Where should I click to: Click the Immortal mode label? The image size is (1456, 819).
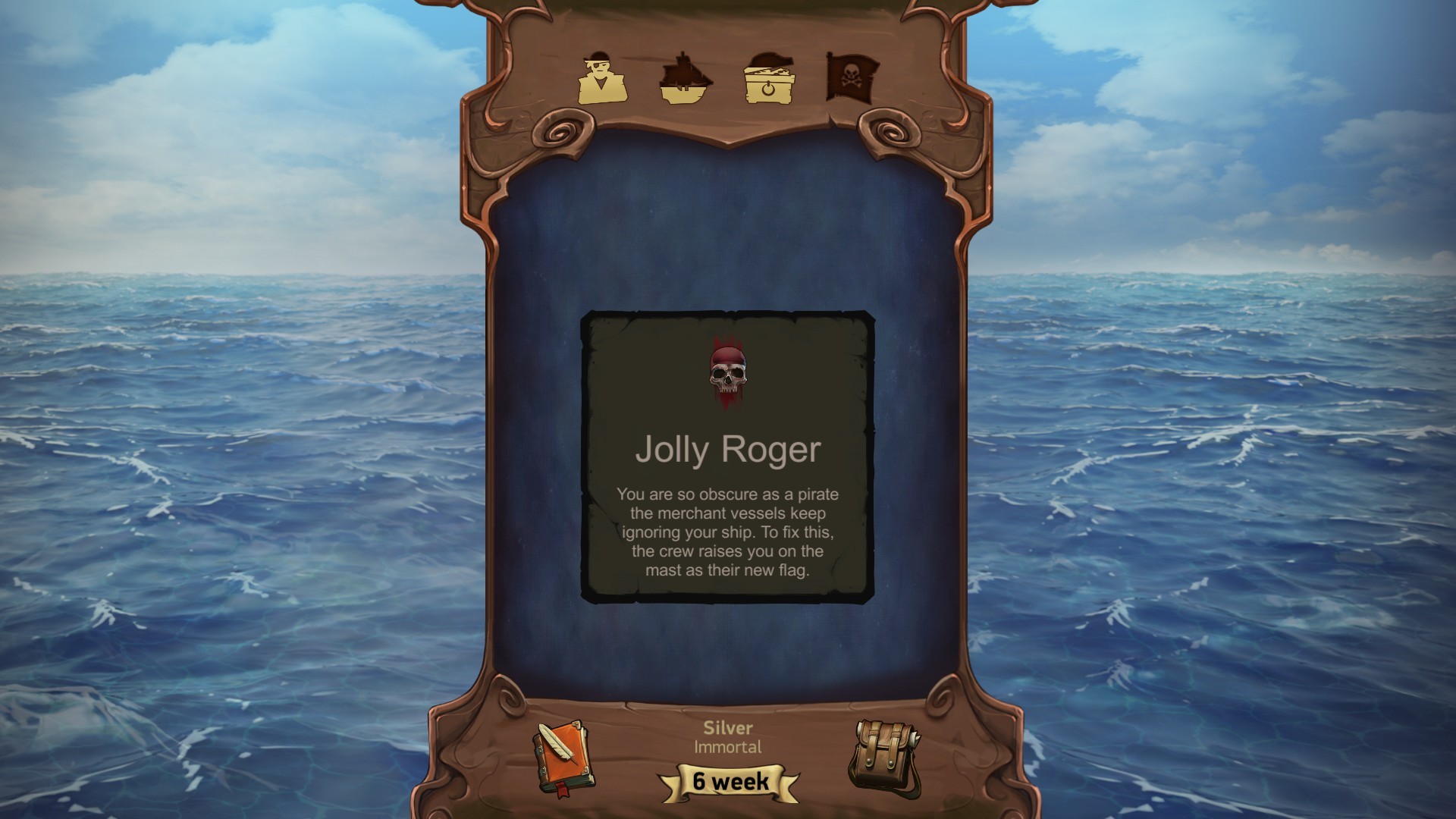(x=726, y=747)
